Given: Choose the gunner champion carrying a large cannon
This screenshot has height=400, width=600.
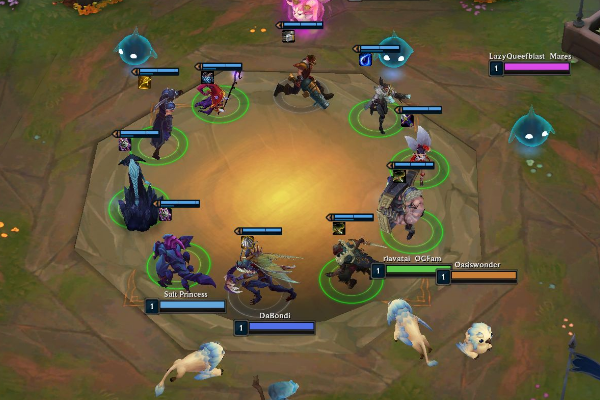Looking at the screenshot, I should coord(304,82).
